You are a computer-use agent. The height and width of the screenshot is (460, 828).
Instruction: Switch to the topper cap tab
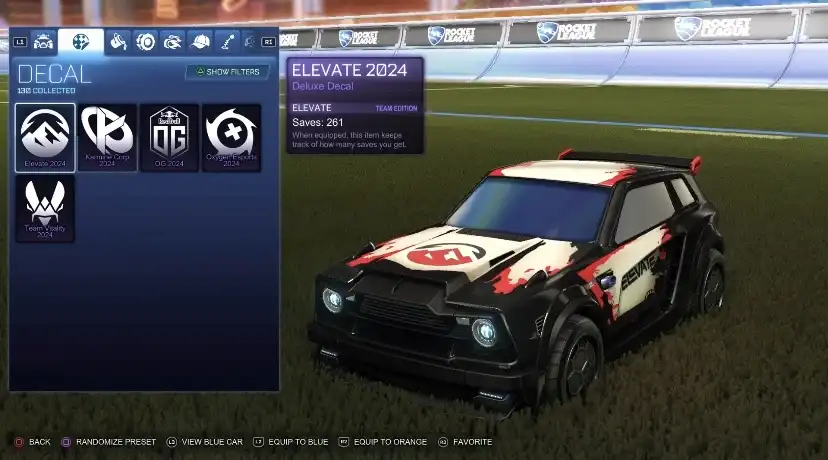pyautogui.click(x=200, y=42)
